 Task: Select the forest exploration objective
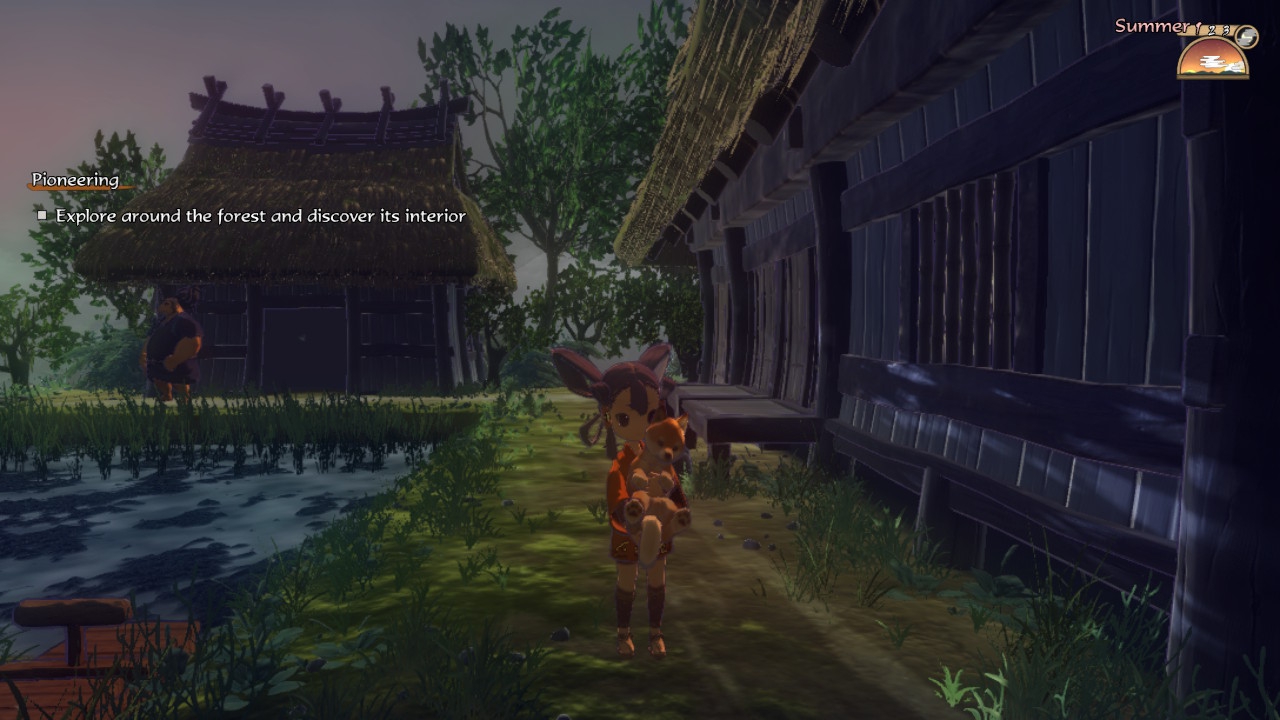click(260, 215)
